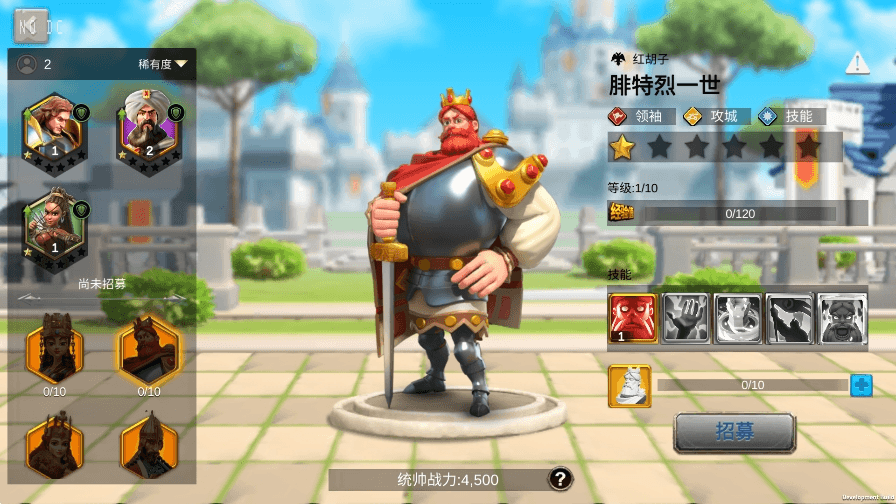Select the female archer commander portrait
The height and width of the screenshot is (504, 896).
56,223
